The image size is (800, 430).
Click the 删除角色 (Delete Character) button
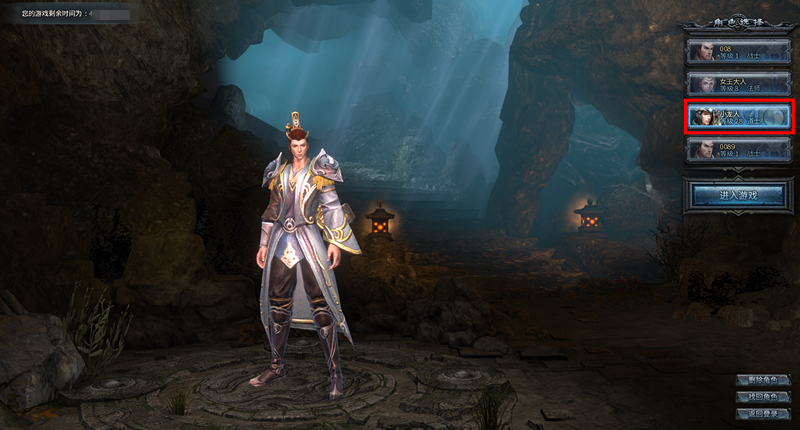click(x=762, y=381)
